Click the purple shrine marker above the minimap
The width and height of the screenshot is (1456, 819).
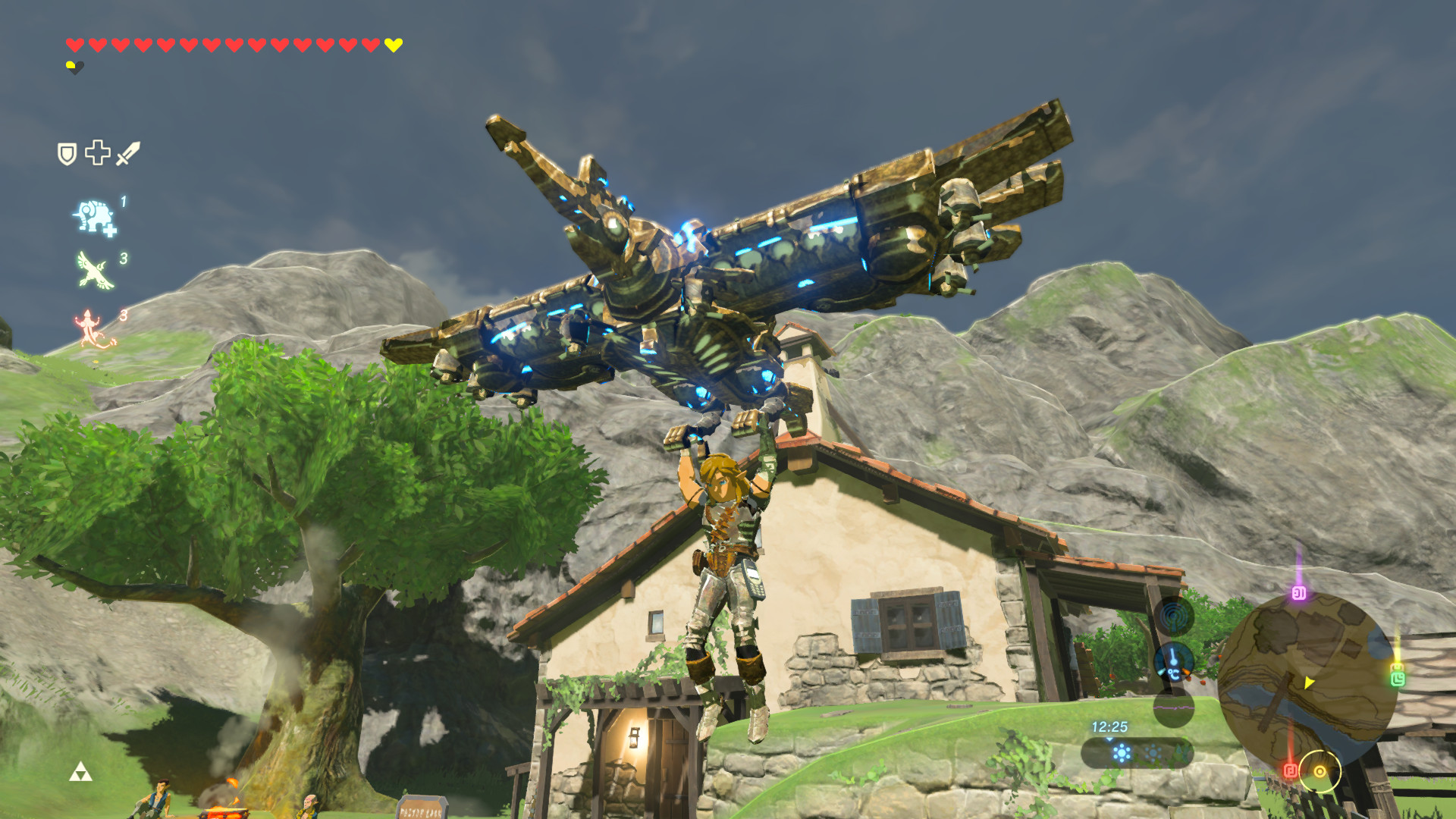pyautogui.click(x=1301, y=592)
